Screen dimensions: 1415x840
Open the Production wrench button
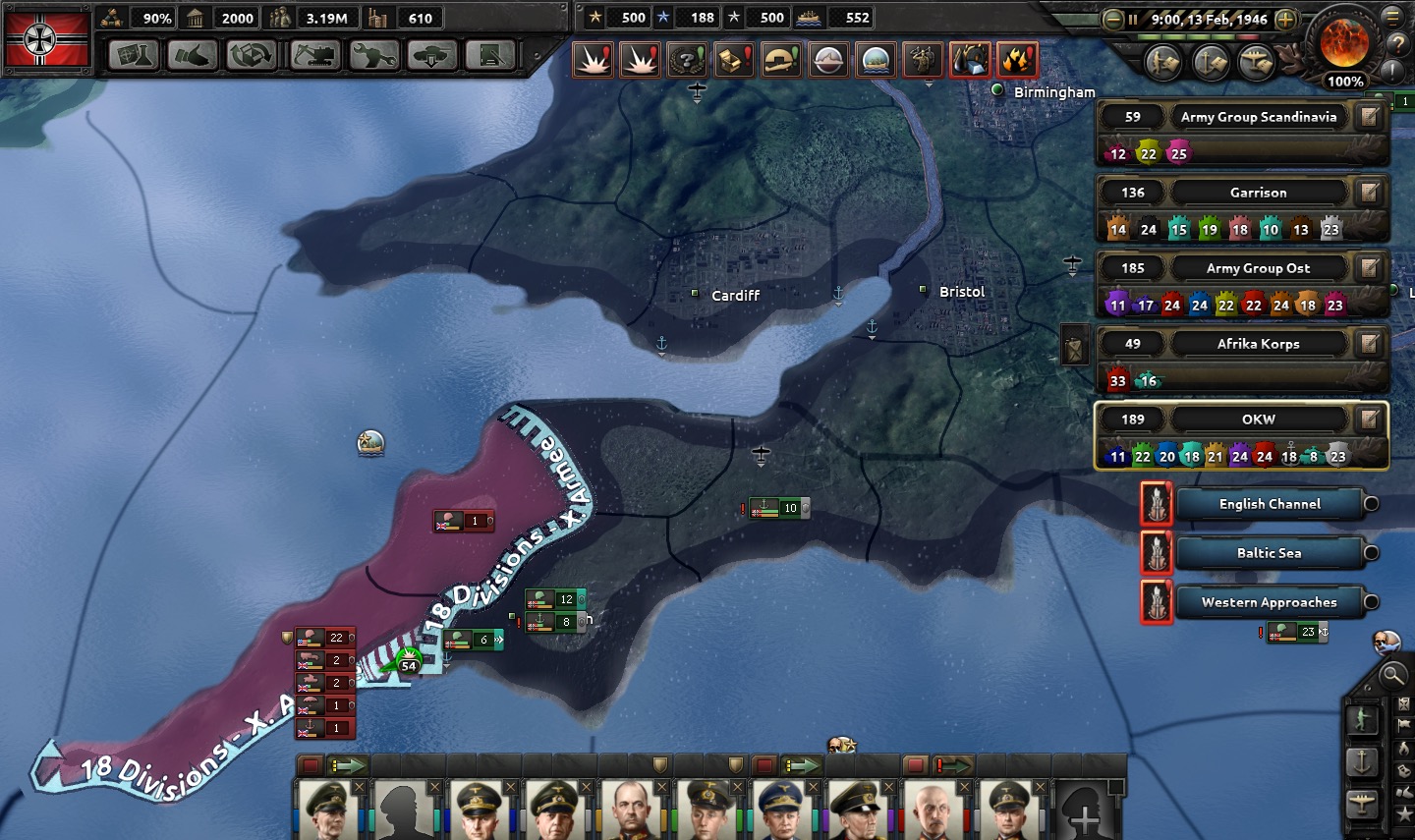point(373,55)
